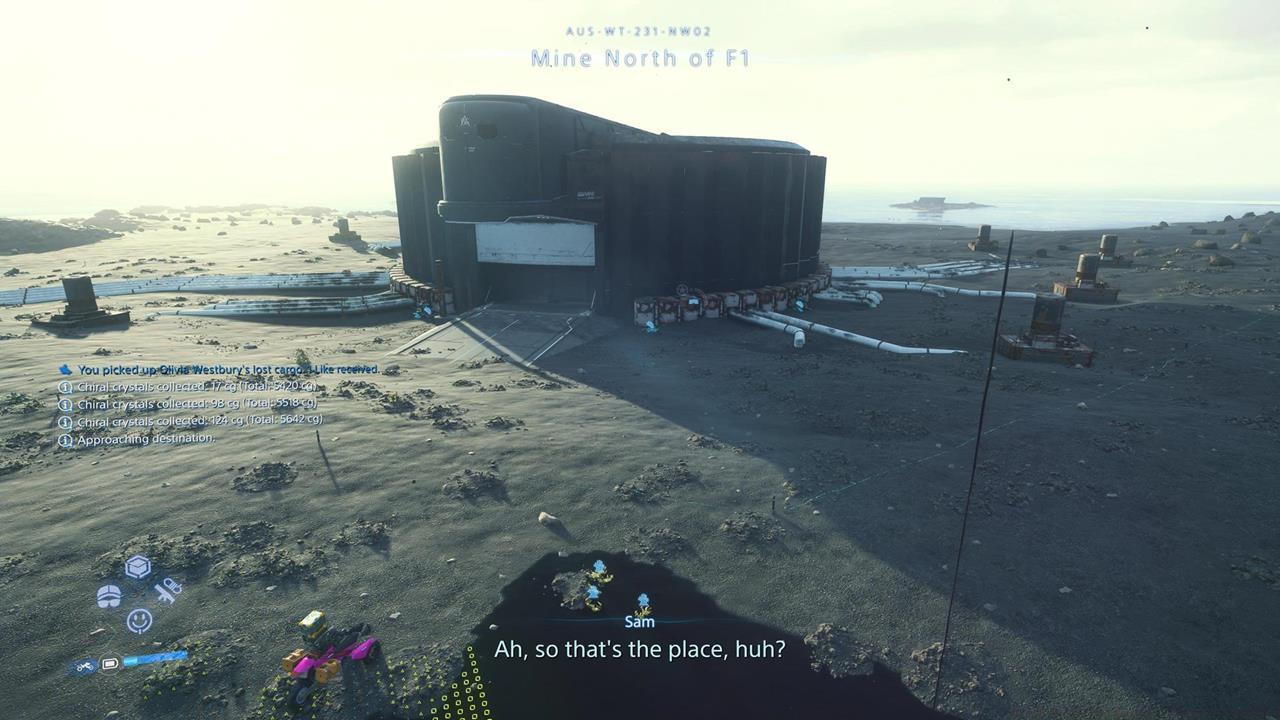
Task: Click the blue battery charge bar
Action: point(155,661)
